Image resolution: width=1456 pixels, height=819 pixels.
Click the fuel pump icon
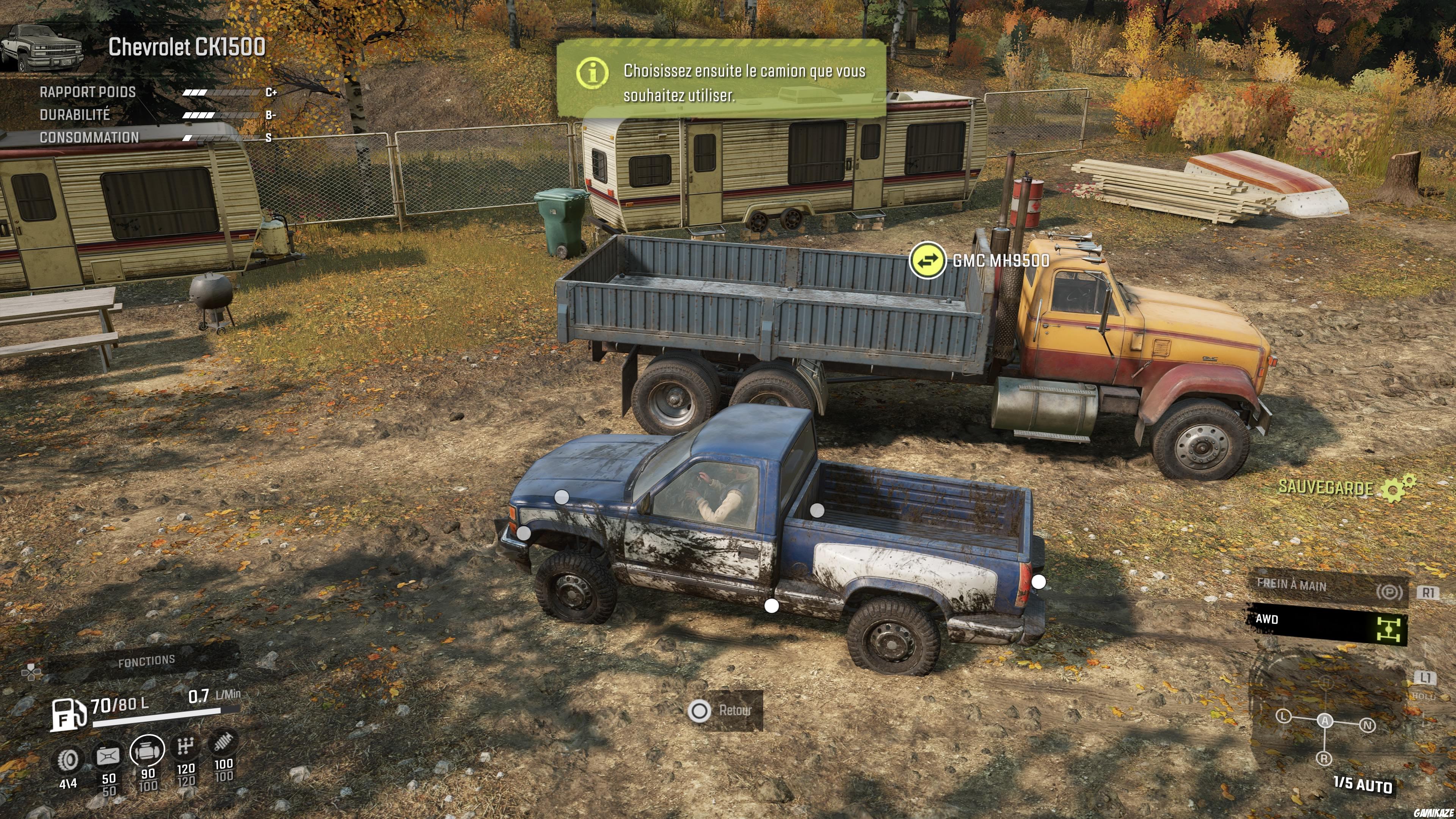[68, 714]
